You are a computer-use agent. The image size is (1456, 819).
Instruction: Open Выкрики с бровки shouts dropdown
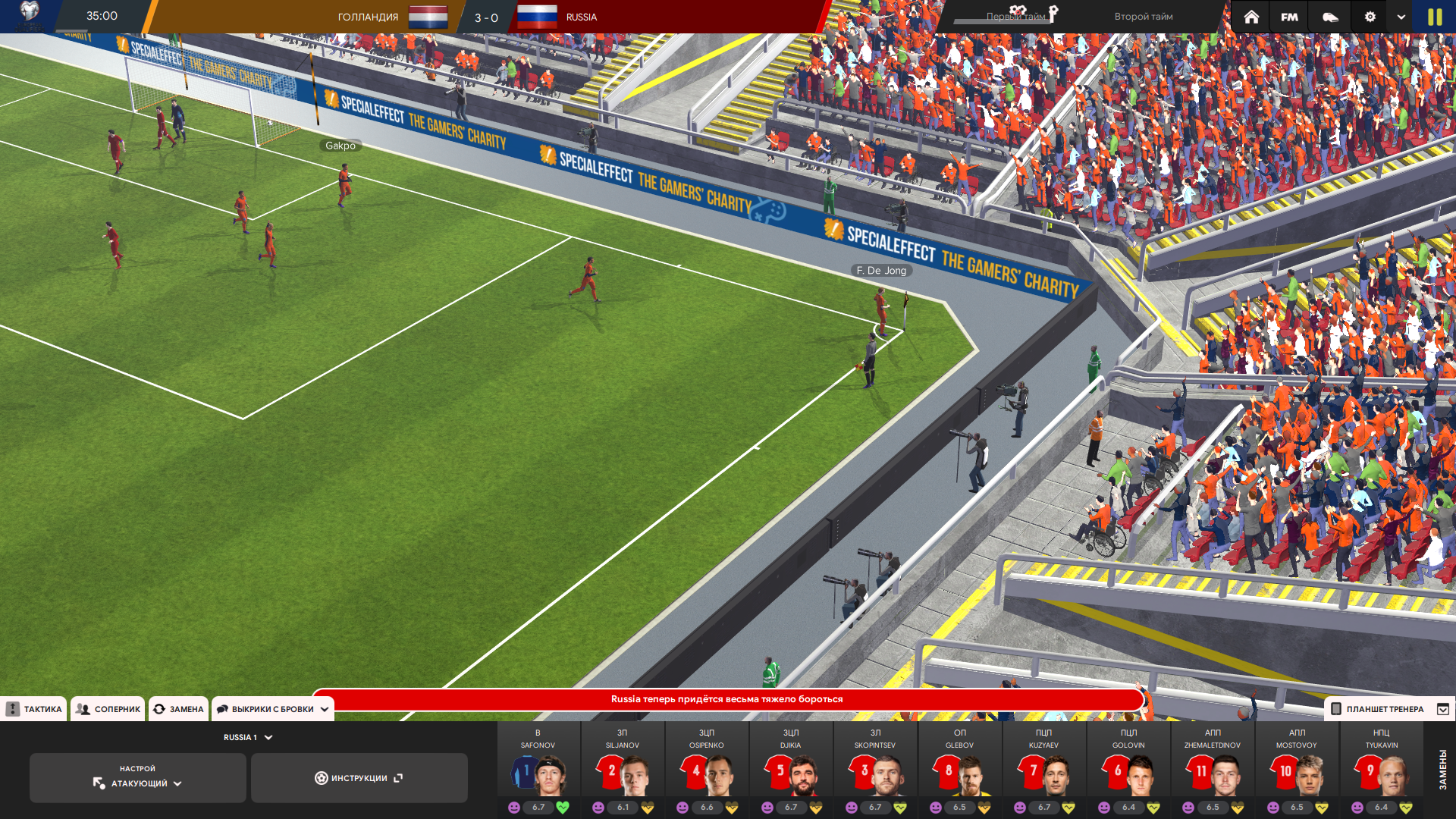(273, 709)
